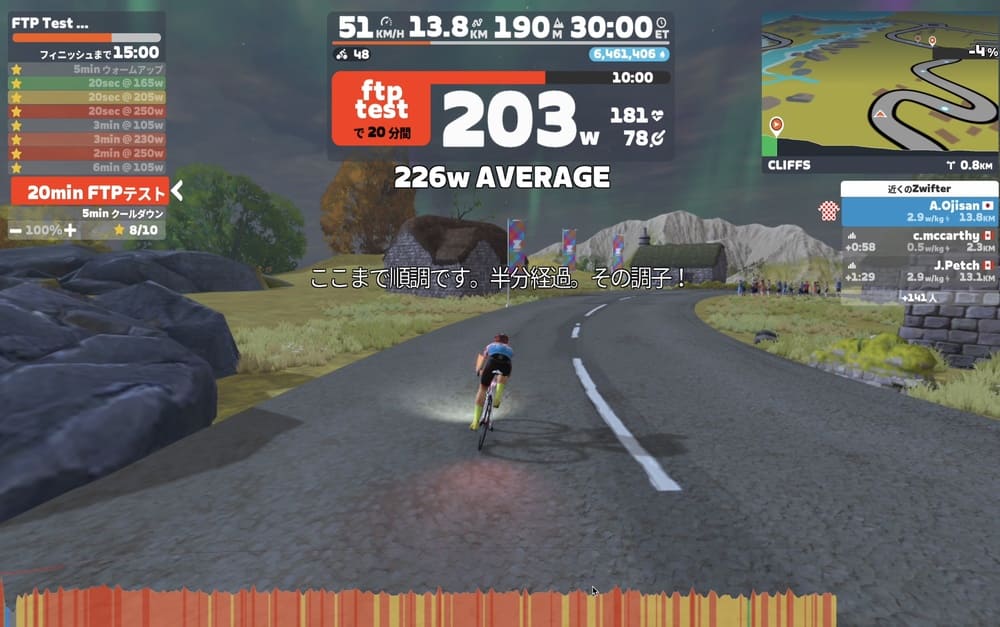1000x627 pixels.
Task: Open the minimap
Action: click(x=879, y=92)
